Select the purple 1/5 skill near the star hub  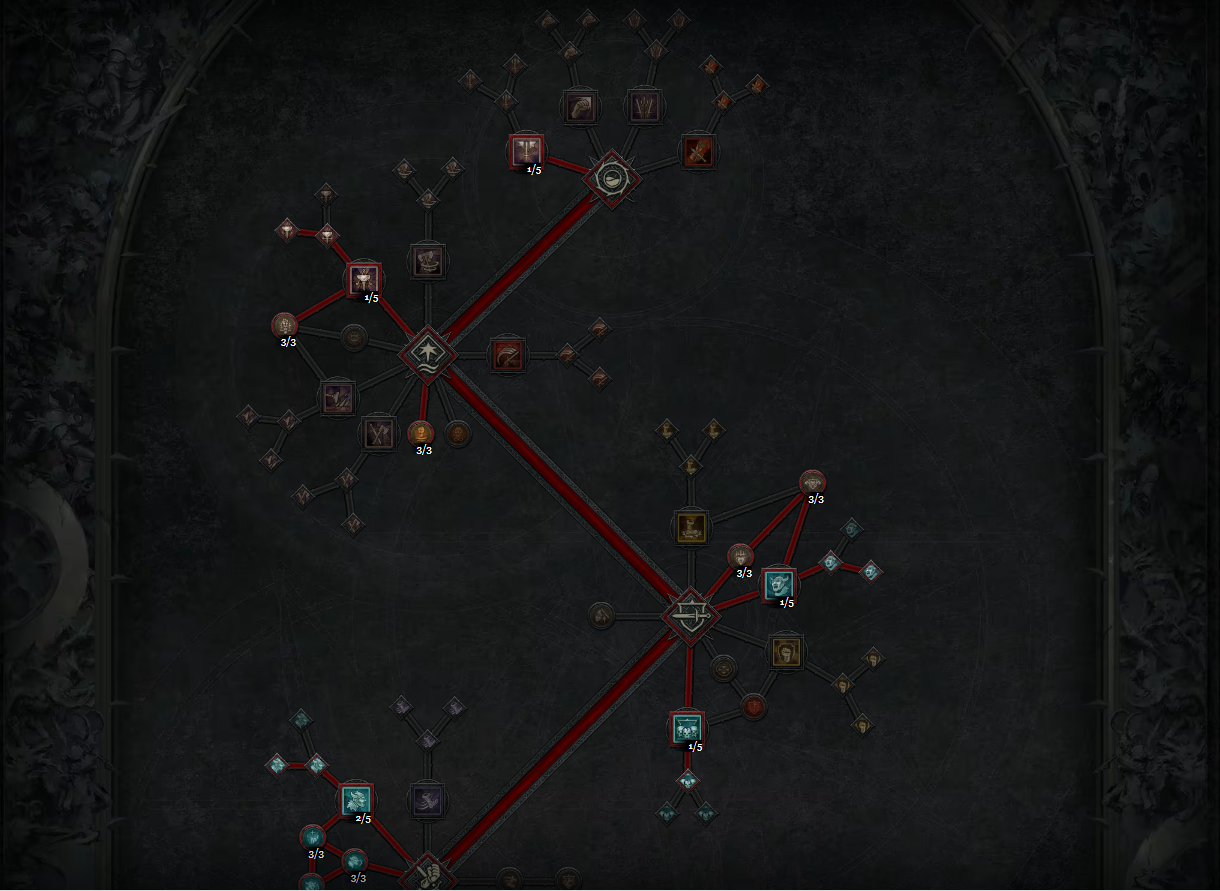pyautogui.click(x=364, y=280)
